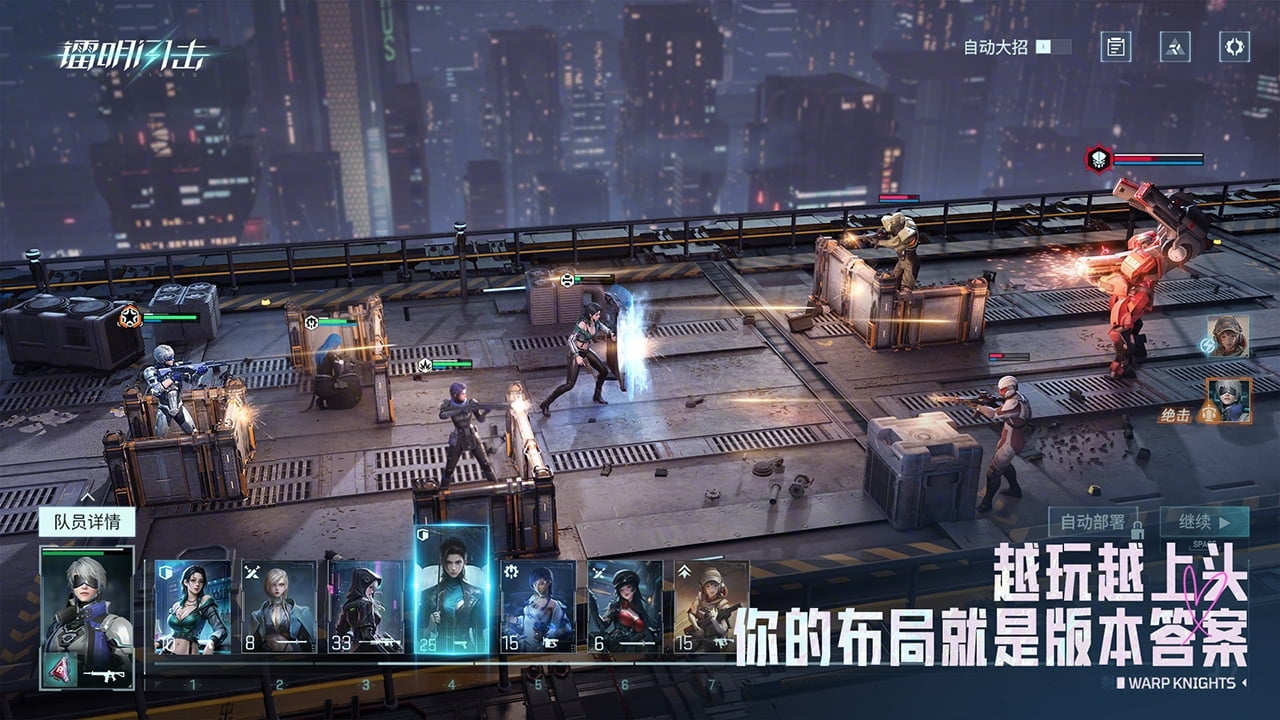Viewport: 1280px width, 720px height.
Task: Choose the tan-hat cost 15 card
Action: tap(711, 606)
